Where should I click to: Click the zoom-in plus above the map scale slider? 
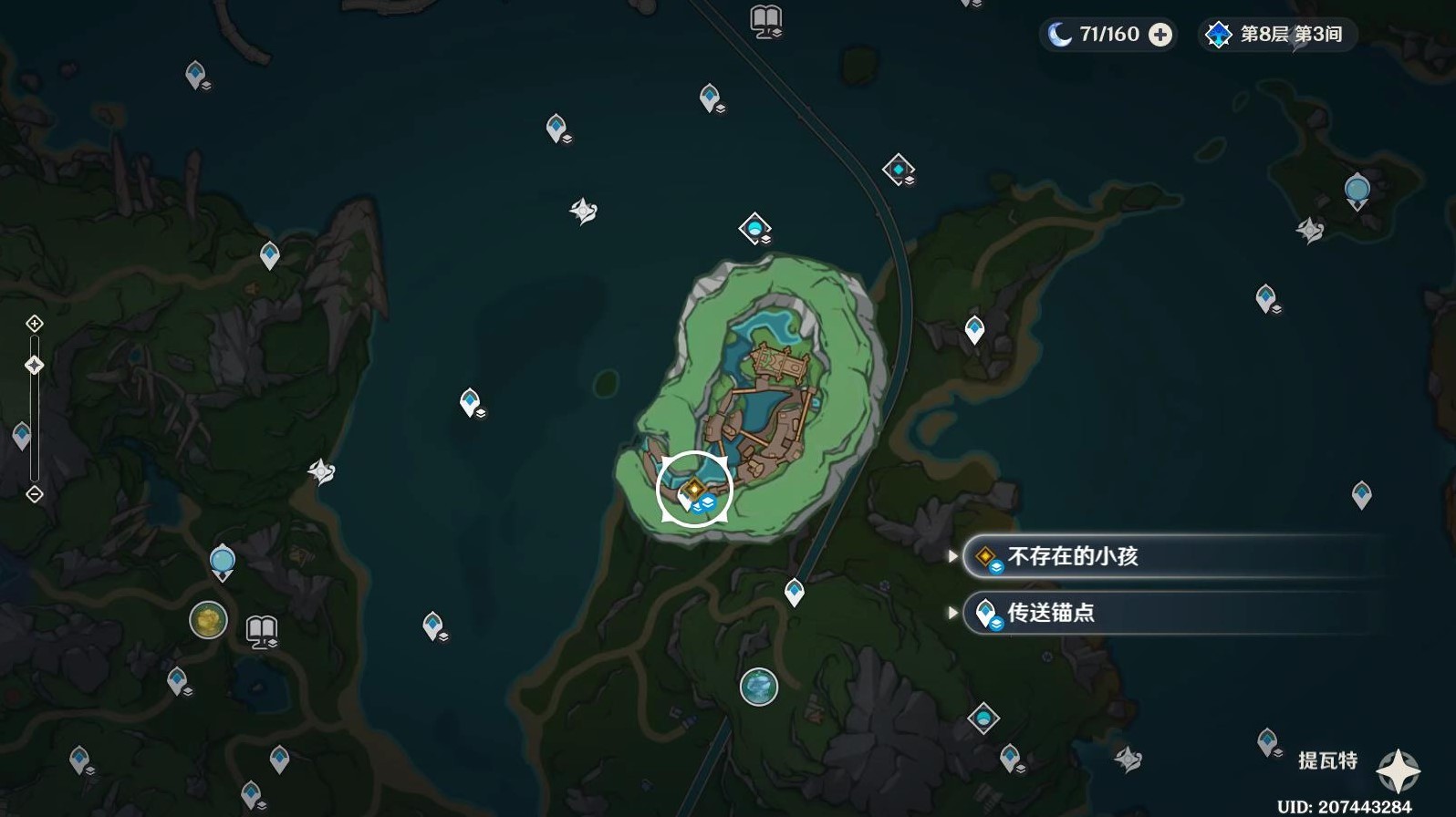(34, 324)
